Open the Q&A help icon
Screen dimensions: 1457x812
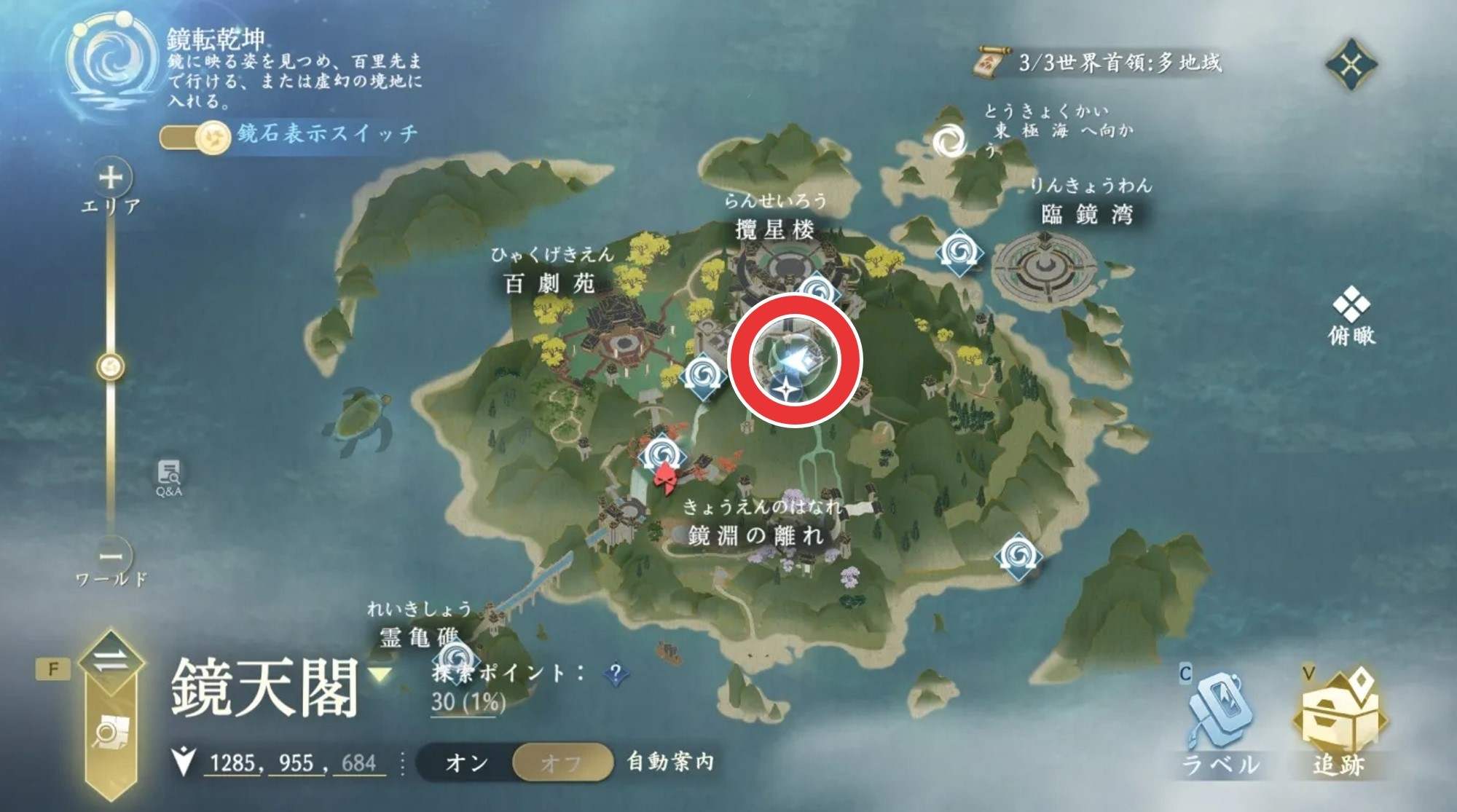pos(169,478)
